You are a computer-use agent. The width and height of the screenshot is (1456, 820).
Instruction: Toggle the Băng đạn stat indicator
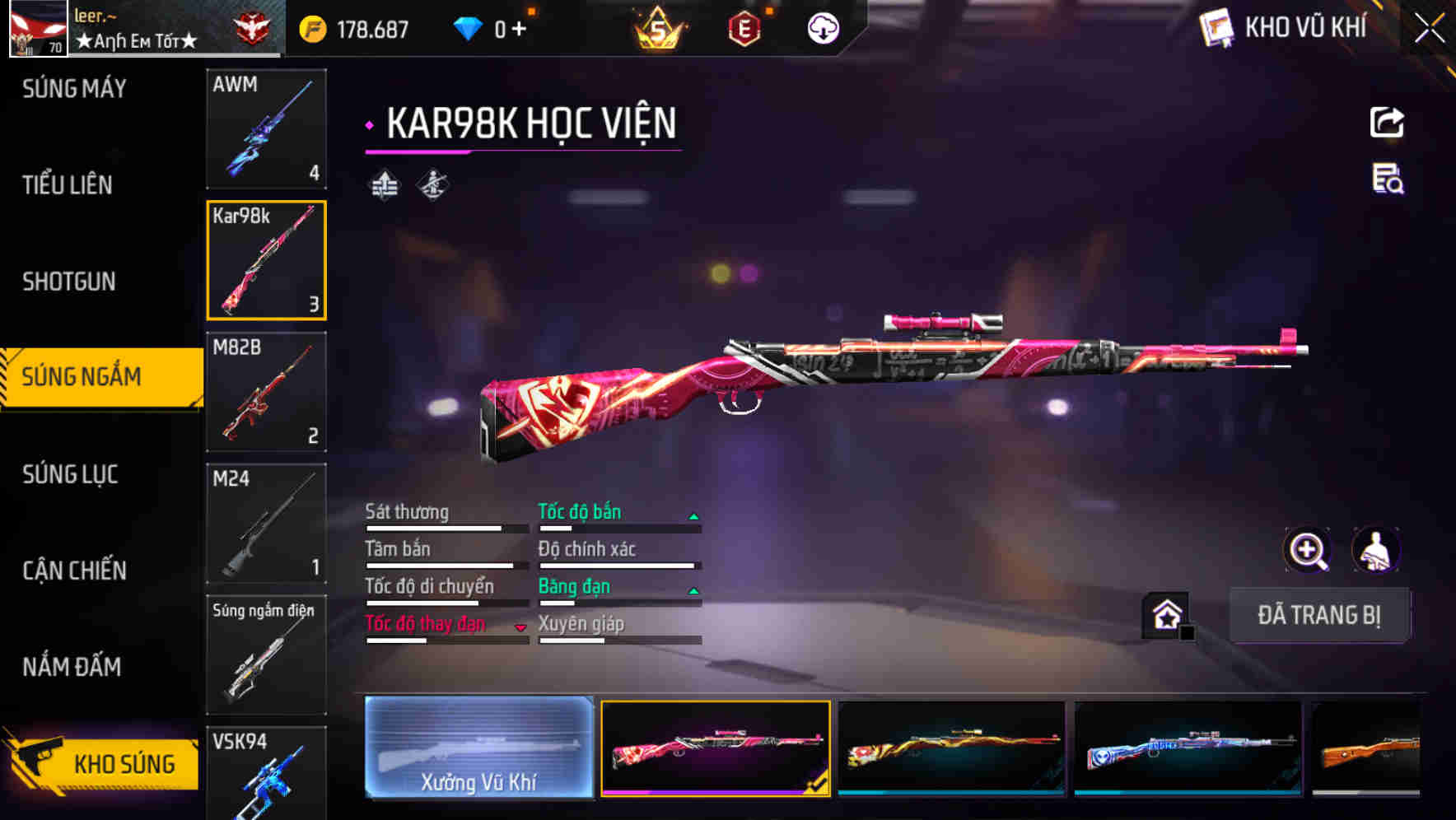tap(694, 589)
